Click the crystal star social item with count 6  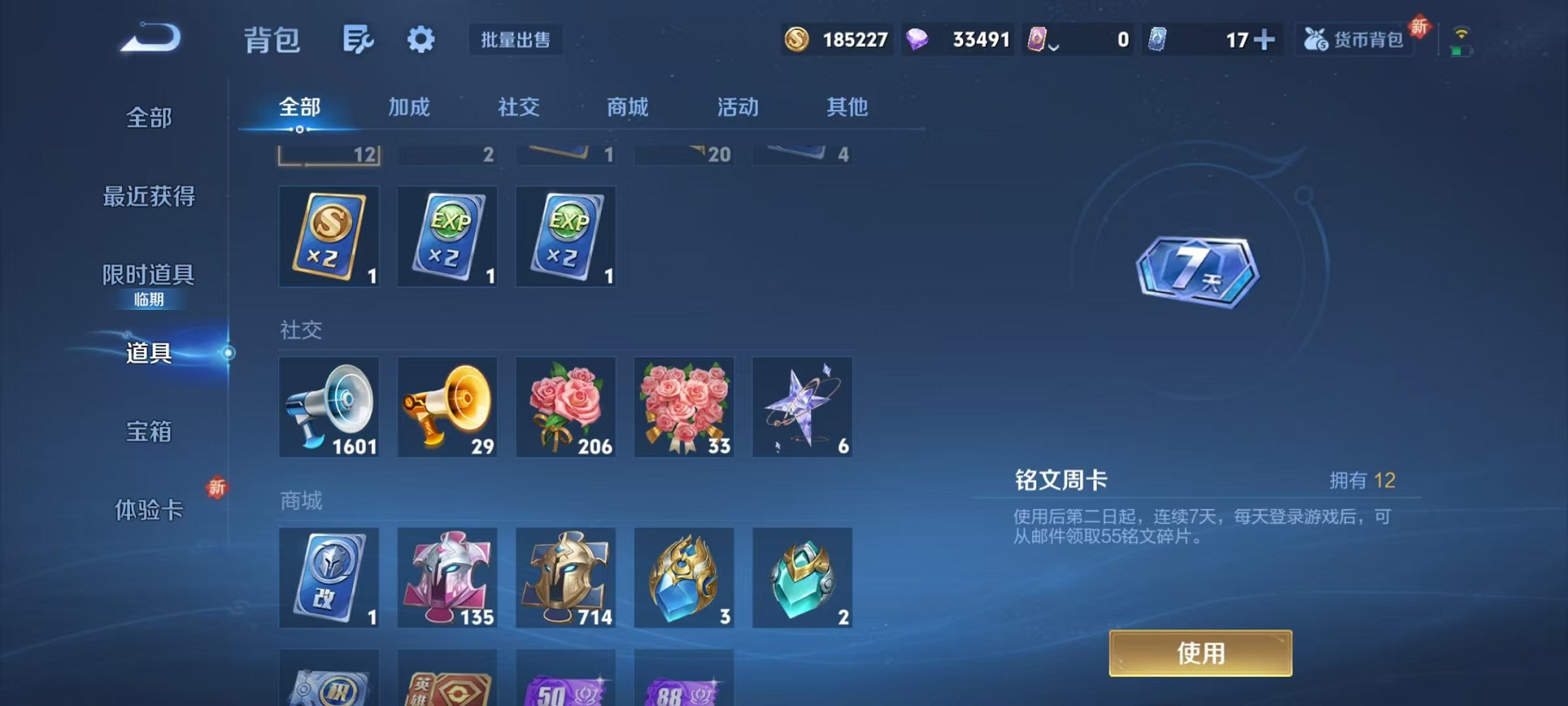[x=802, y=406]
